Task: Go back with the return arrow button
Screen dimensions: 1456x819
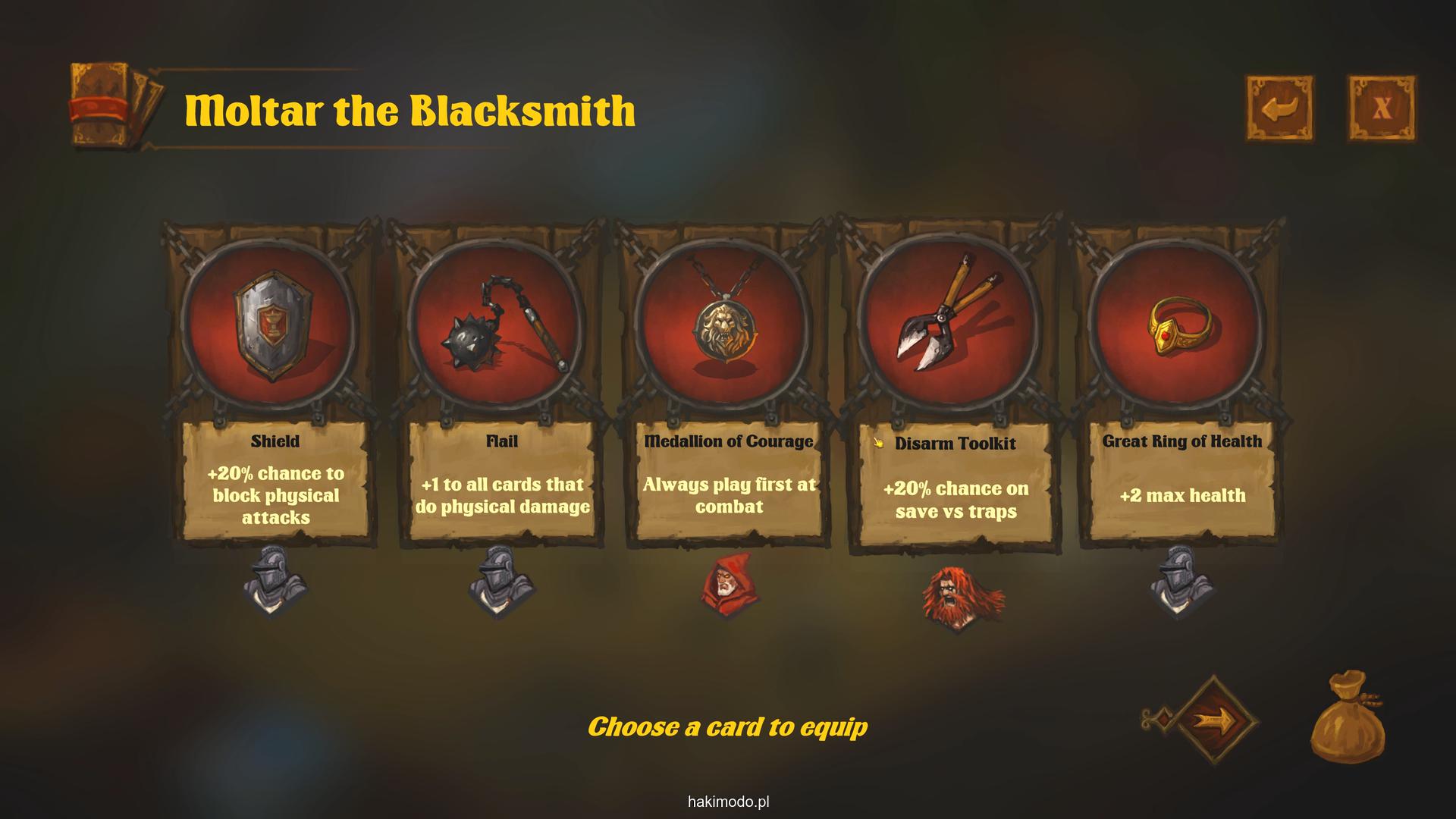Action: click(1280, 108)
